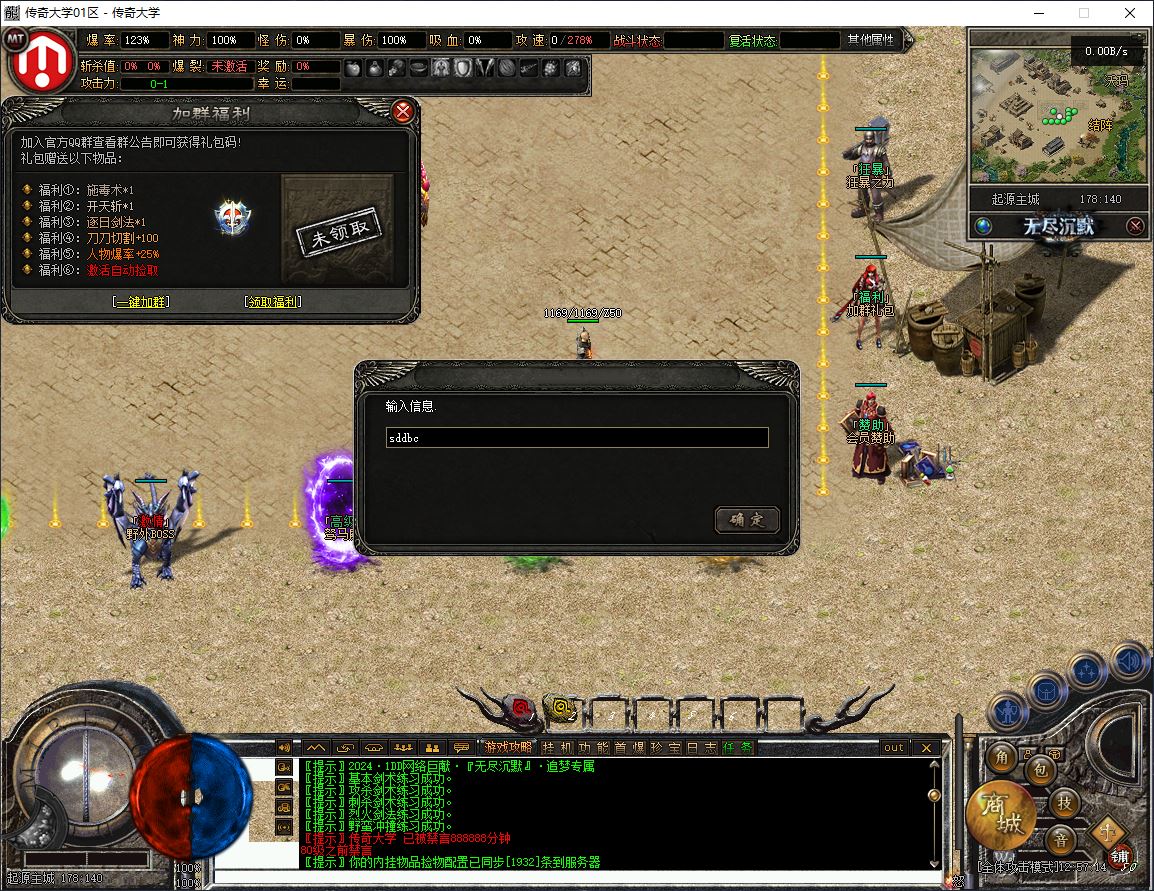Open the 角 character sheet button
Screen dimensions: 1154x891
coord(1002,758)
